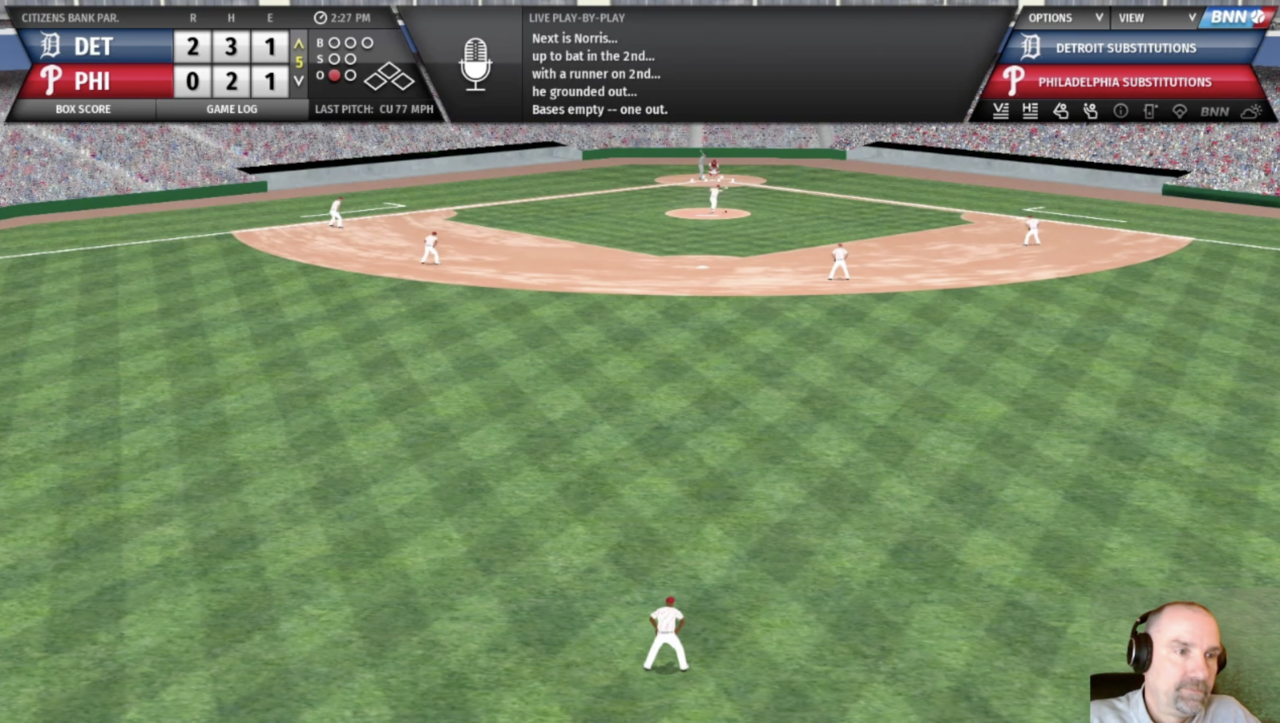Expand the inning up chevron
1280x723 pixels.
(298, 45)
